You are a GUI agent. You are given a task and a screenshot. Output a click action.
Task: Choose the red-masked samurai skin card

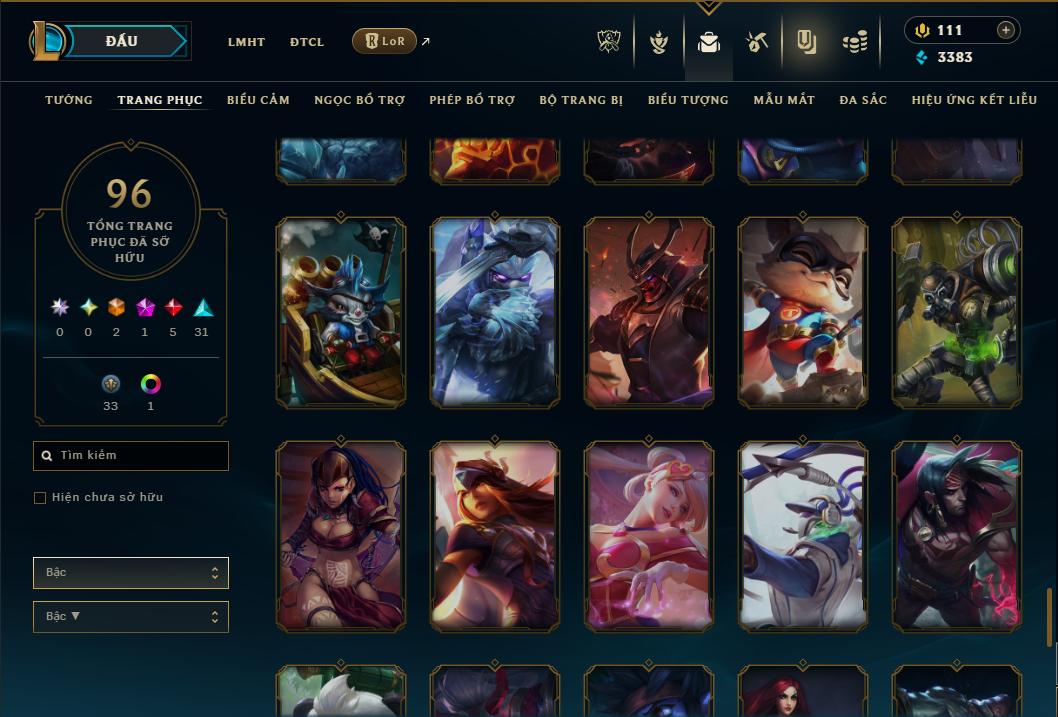coord(649,312)
